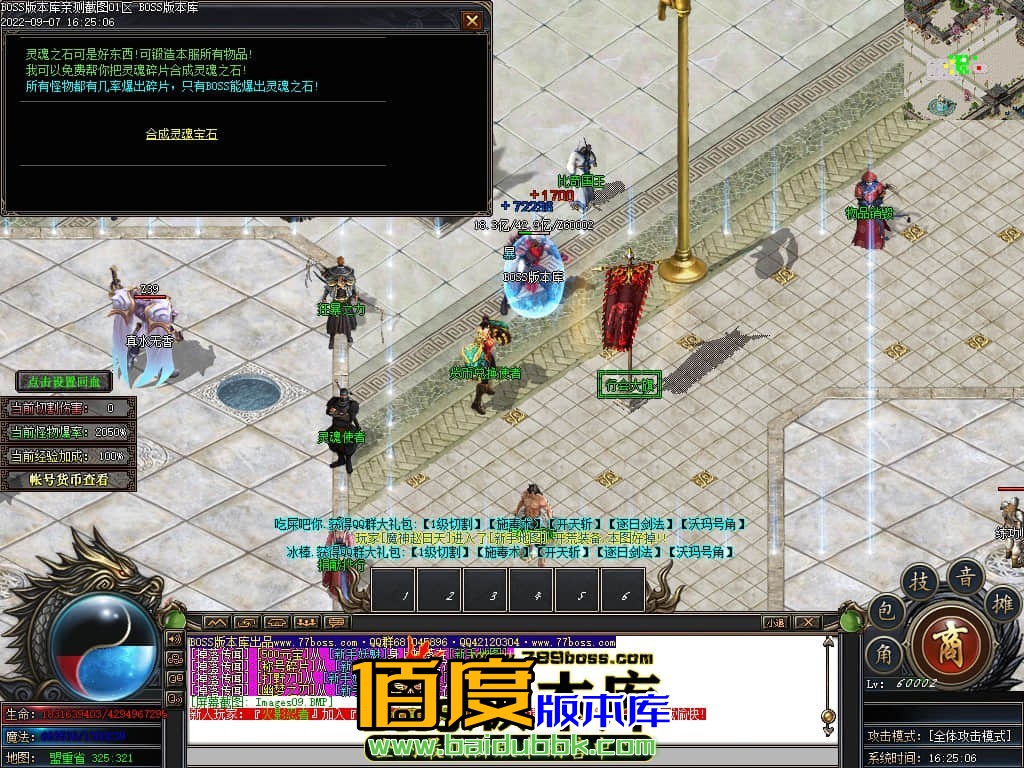Click the 点击设置回血 button
This screenshot has width=1024, height=768.
64,381
